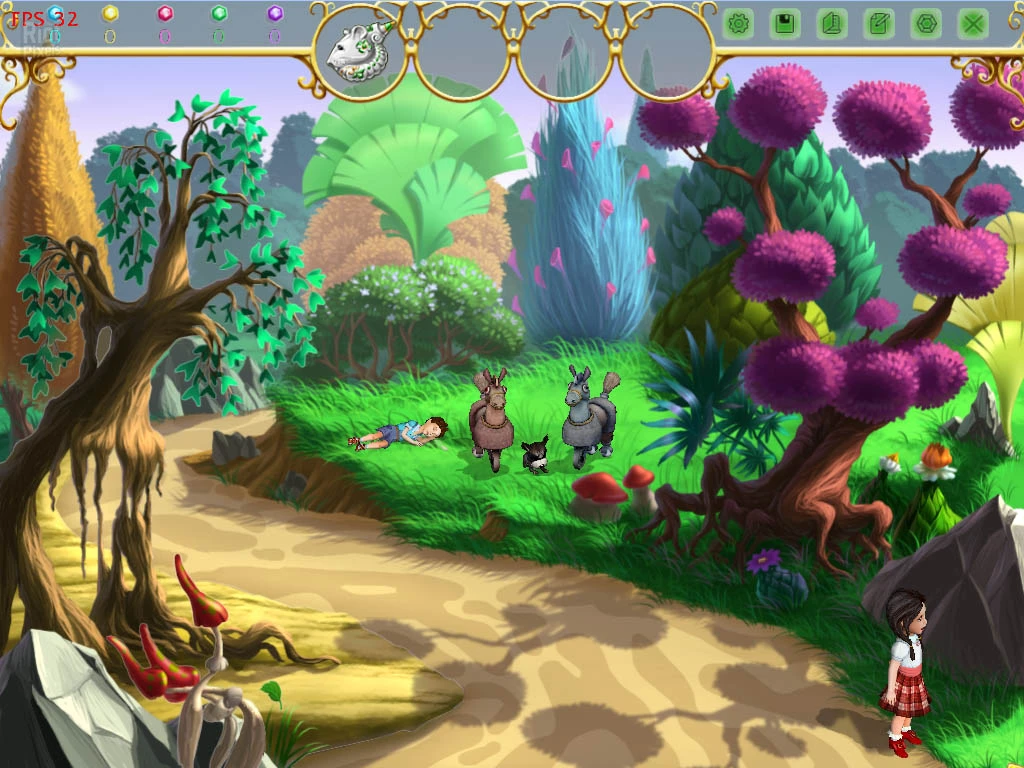Select the silver mouse item in inventory
This screenshot has height=768, width=1024.
[x=358, y=54]
